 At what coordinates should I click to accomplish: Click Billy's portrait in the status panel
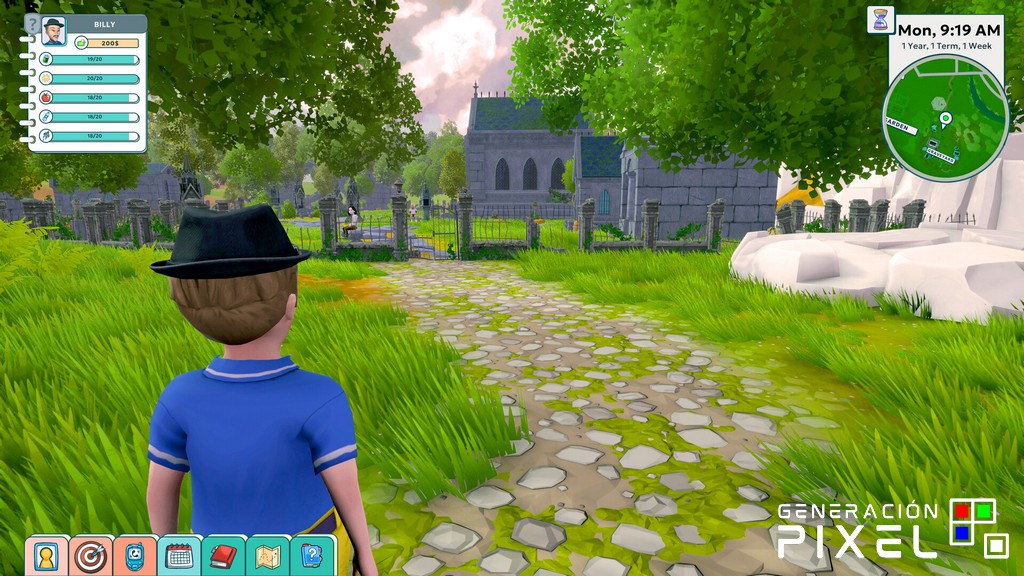tap(53, 30)
